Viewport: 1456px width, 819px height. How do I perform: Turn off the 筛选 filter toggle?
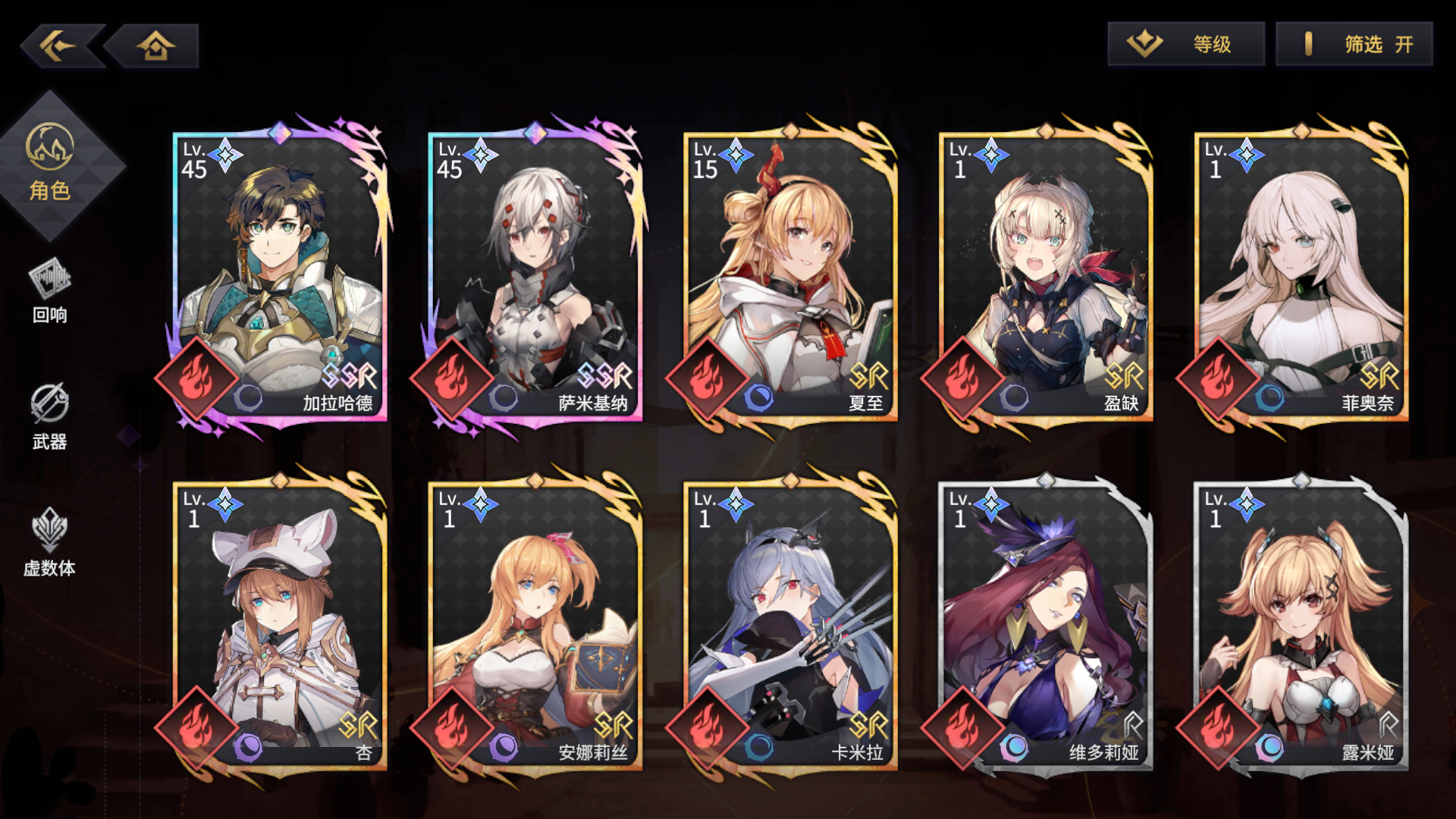coord(1354,45)
